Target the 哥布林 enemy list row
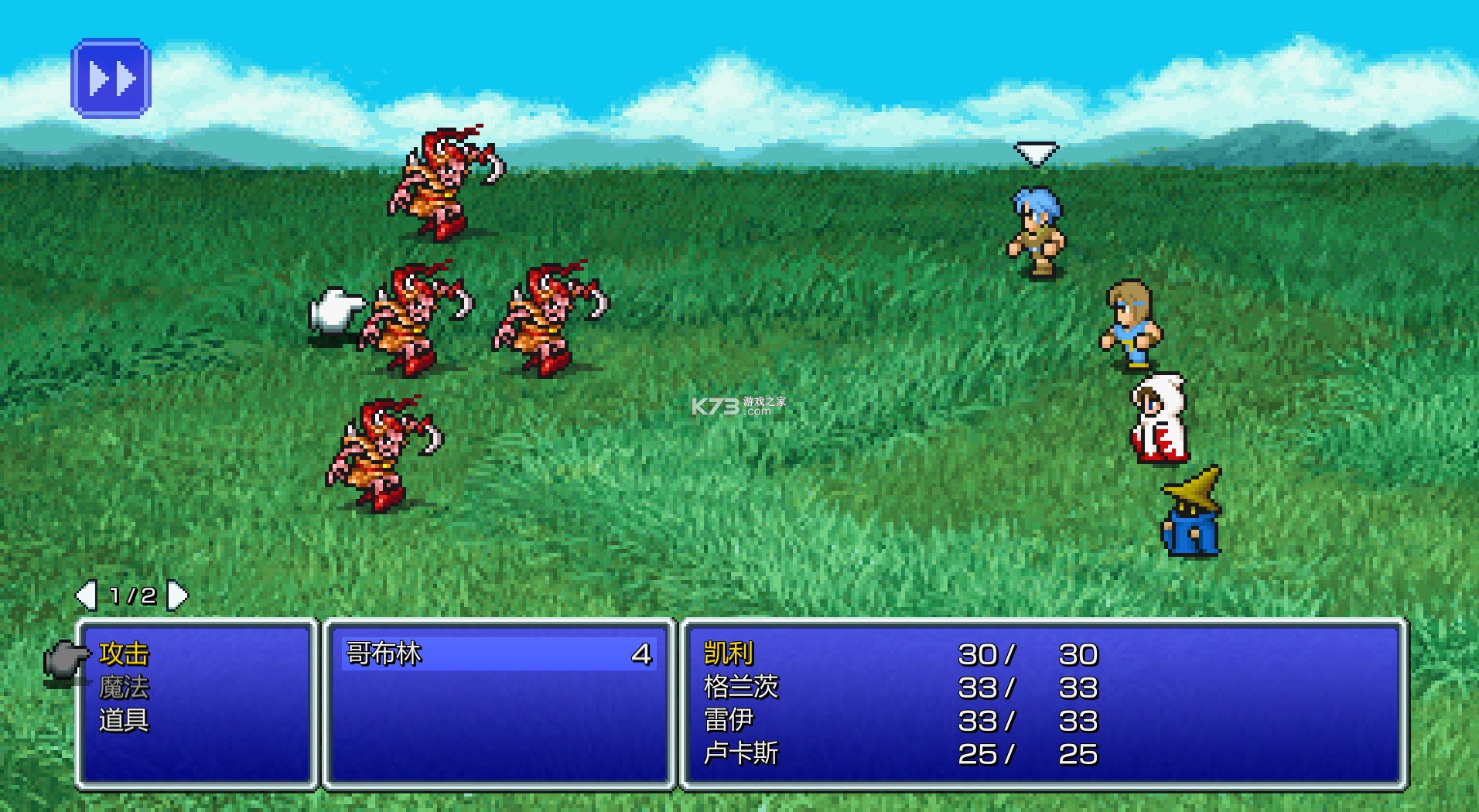The image size is (1479, 812). [499, 654]
